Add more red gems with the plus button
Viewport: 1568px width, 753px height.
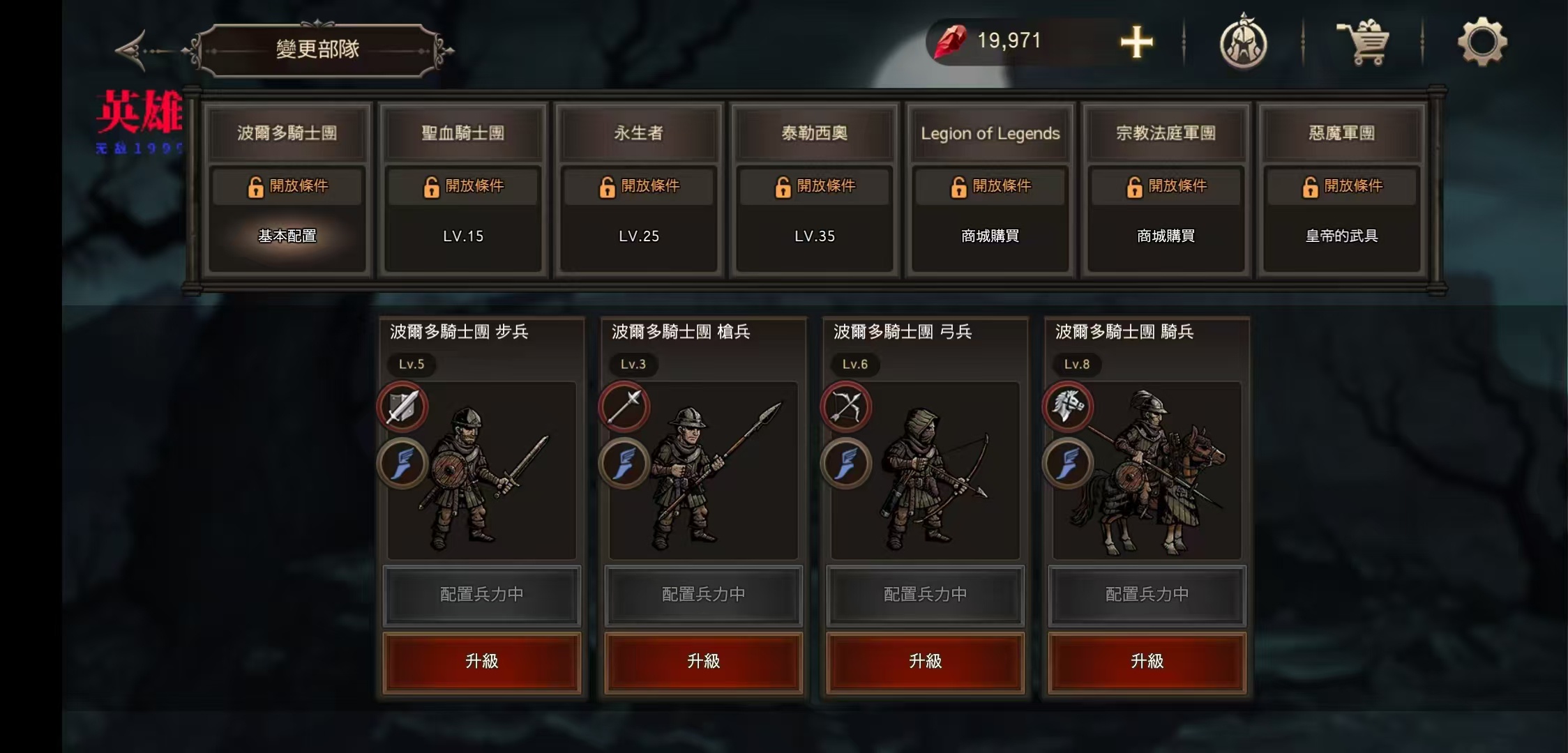coord(1136,43)
